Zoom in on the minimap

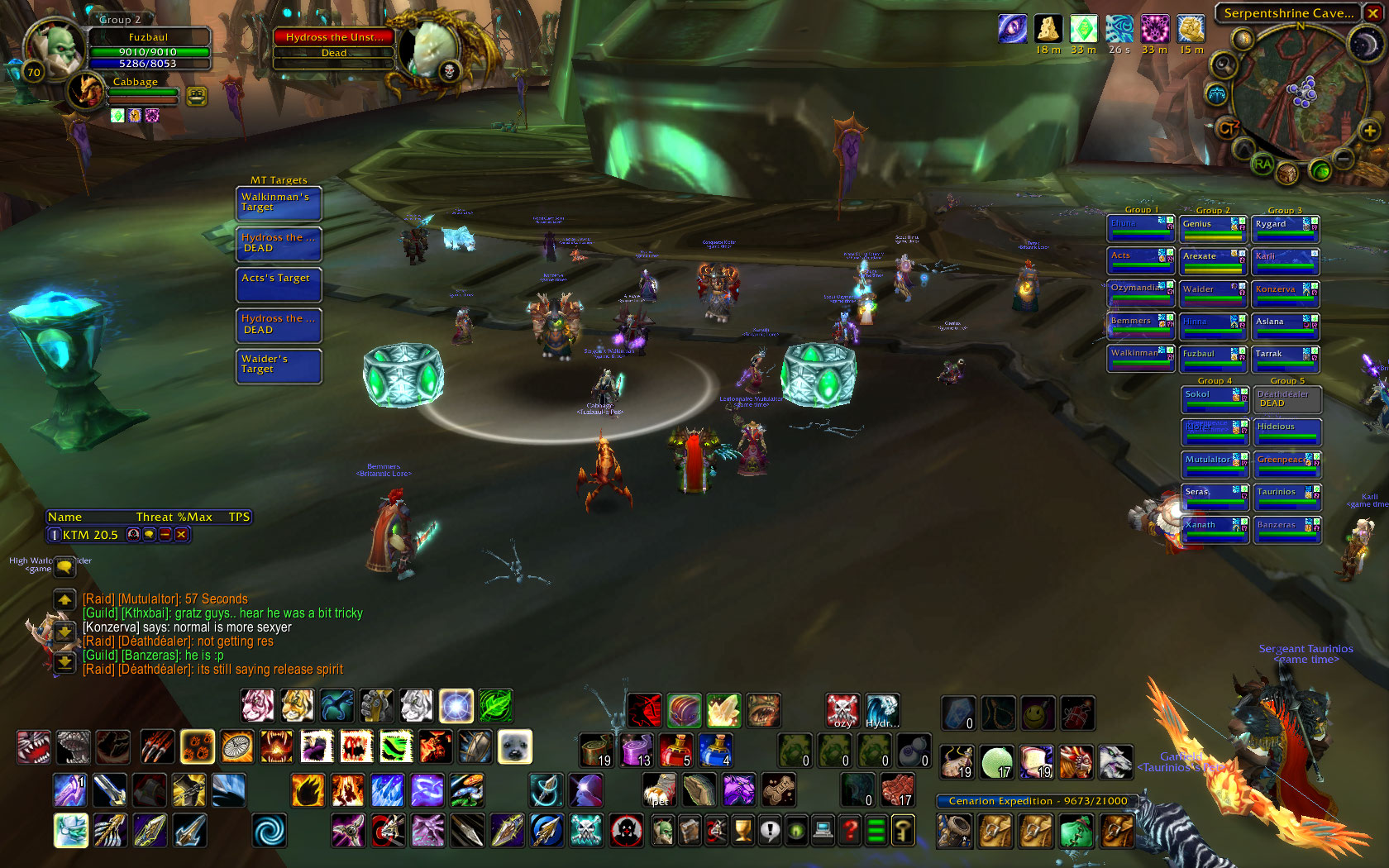[x=1369, y=131]
